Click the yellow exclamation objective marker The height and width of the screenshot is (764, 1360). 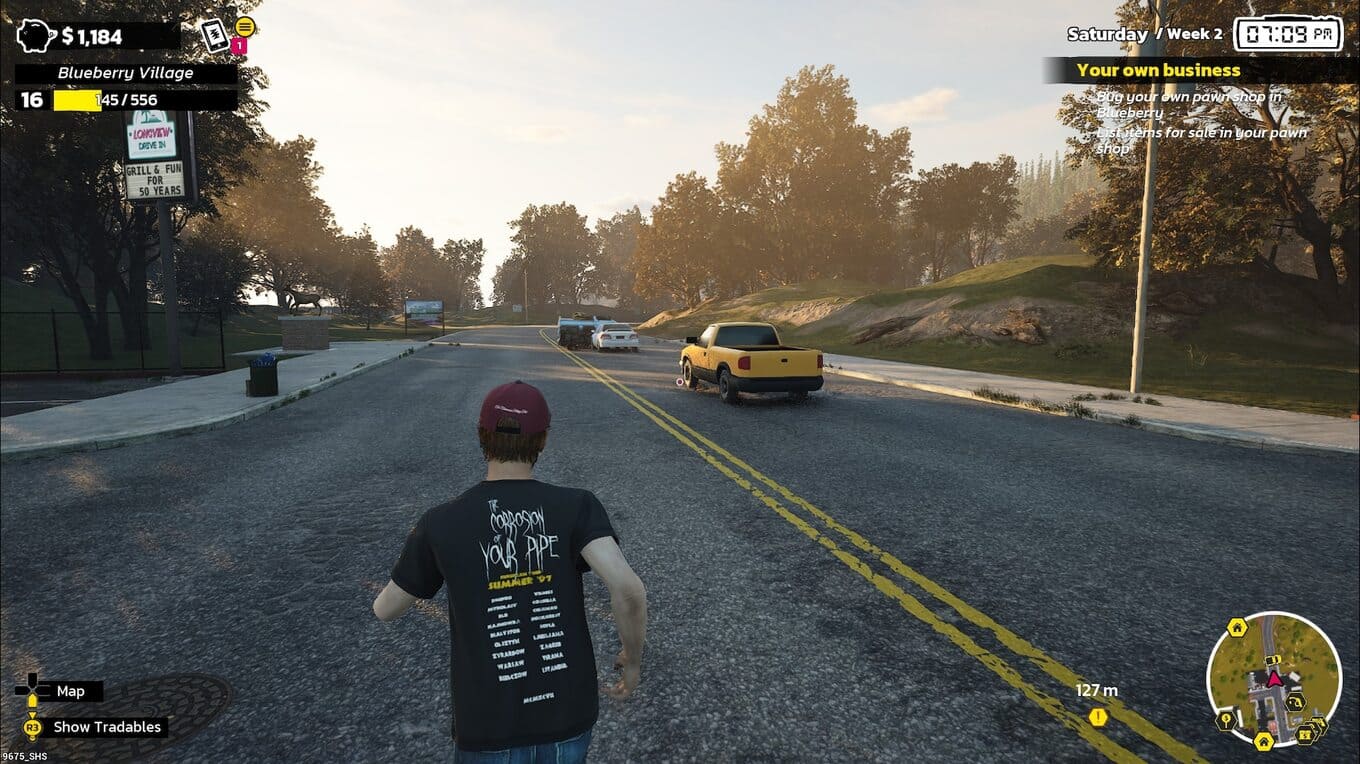pyautogui.click(x=1098, y=717)
